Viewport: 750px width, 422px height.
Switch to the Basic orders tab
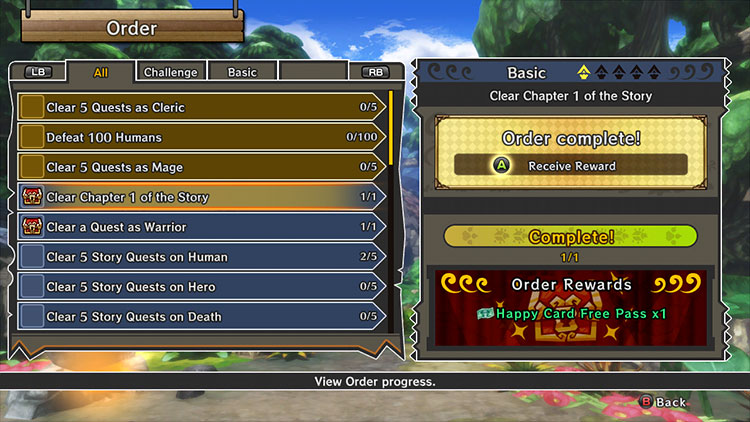[242, 72]
